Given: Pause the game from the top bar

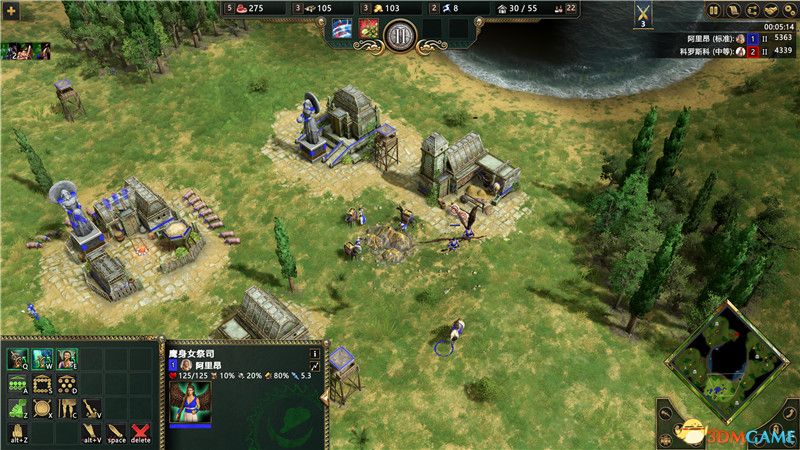Looking at the screenshot, I should tap(714, 10).
